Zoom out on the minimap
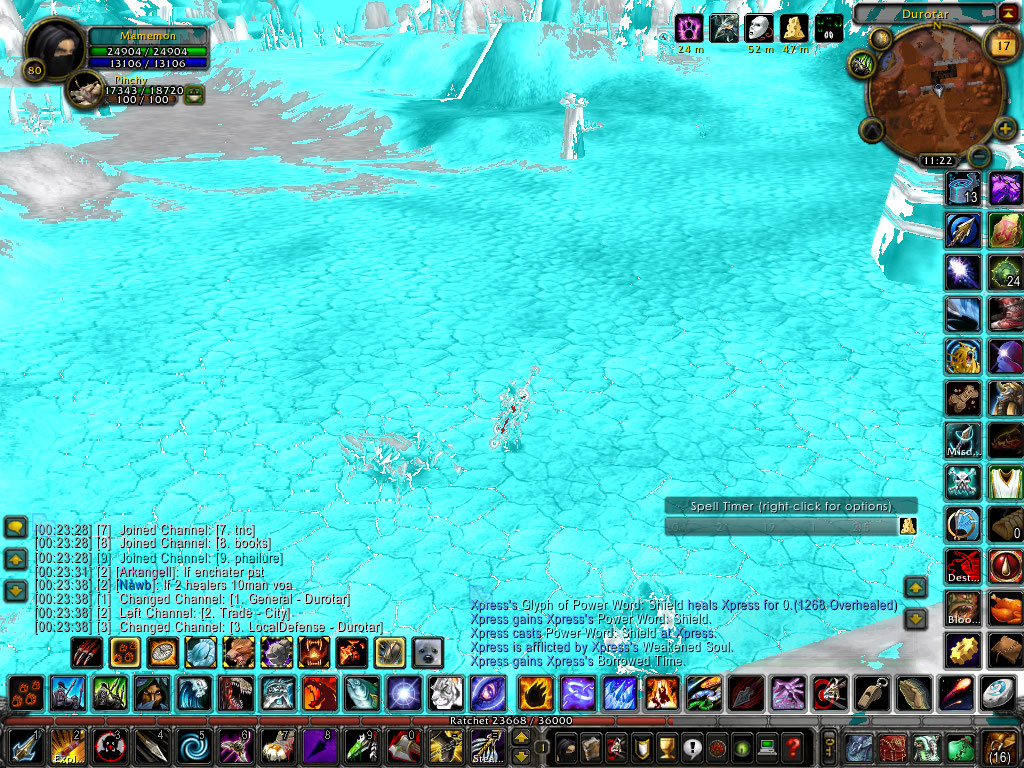 pyautogui.click(x=980, y=156)
